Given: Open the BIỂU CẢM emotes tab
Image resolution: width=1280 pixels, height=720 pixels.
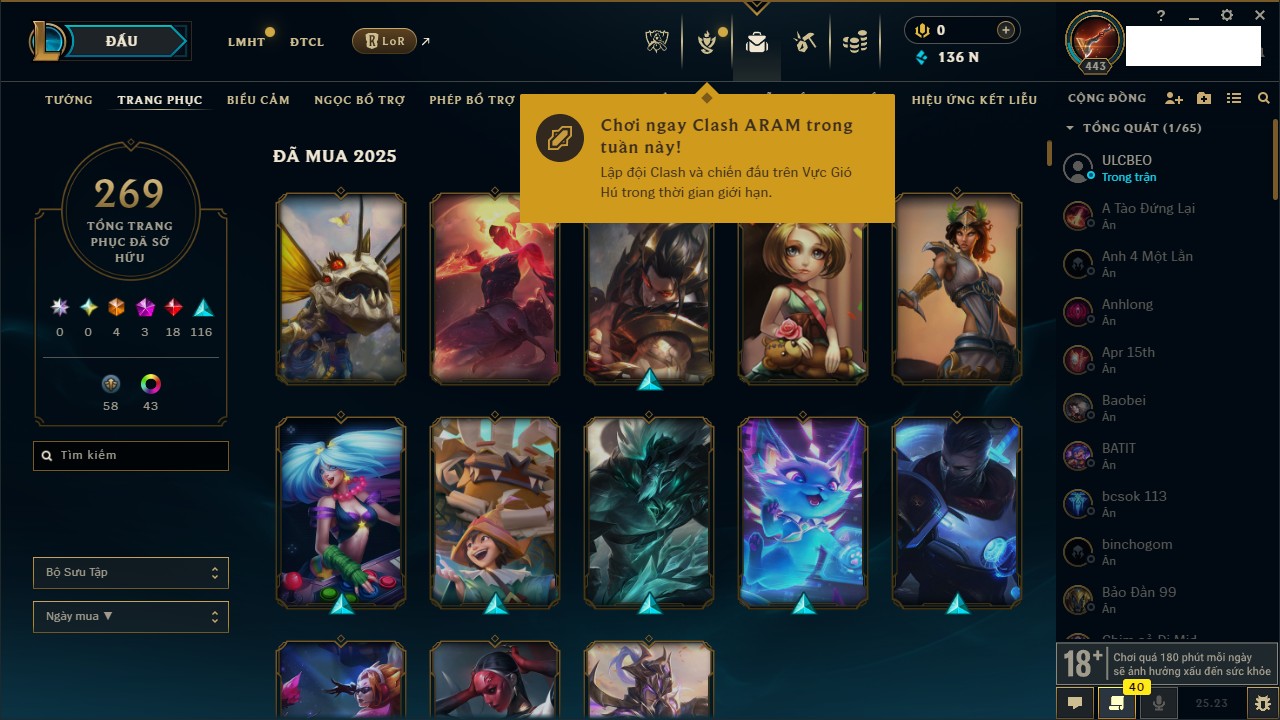Looking at the screenshot, I should pyautogui.click(x=258, y=100).
